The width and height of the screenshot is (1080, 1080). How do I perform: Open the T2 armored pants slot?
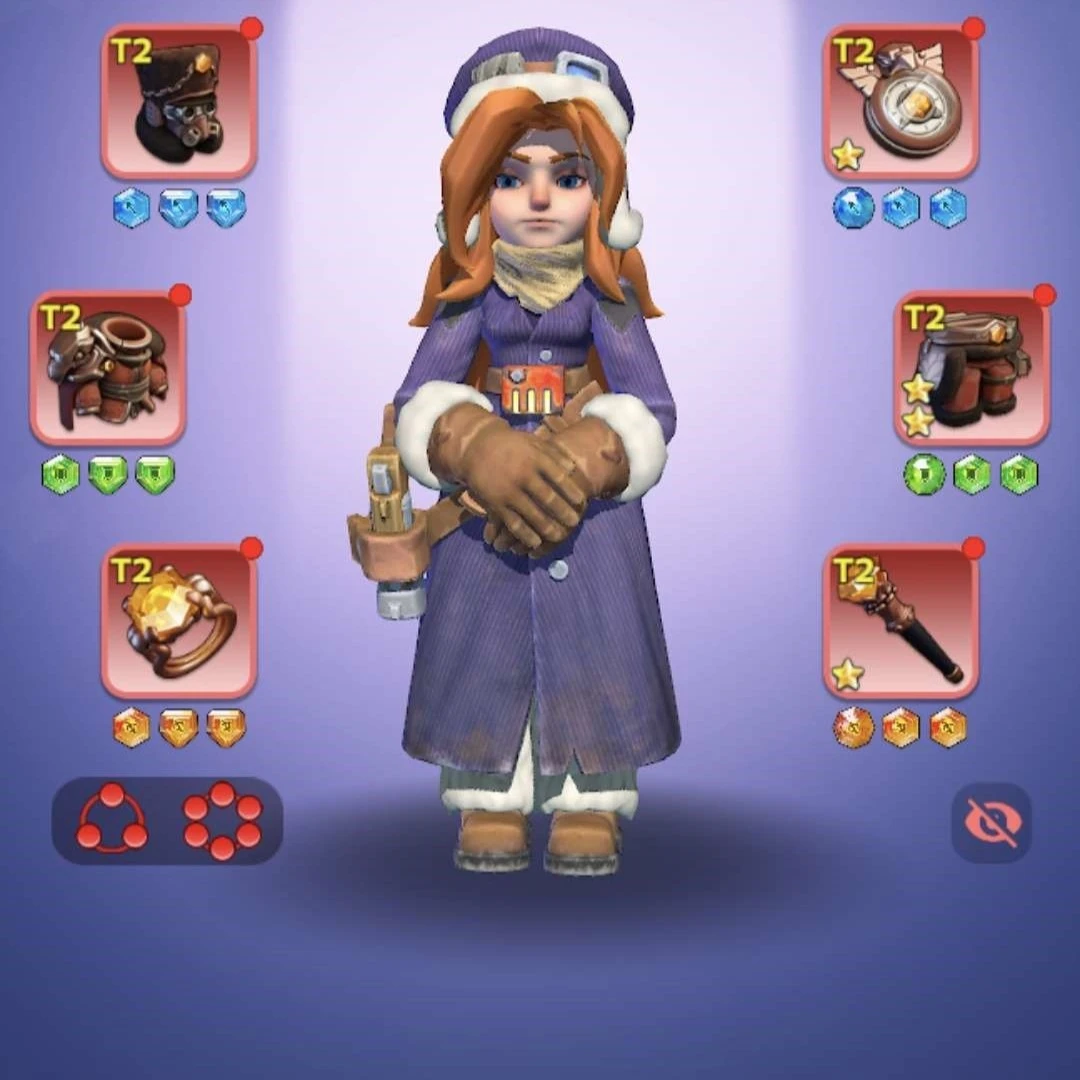coord(971,368)
